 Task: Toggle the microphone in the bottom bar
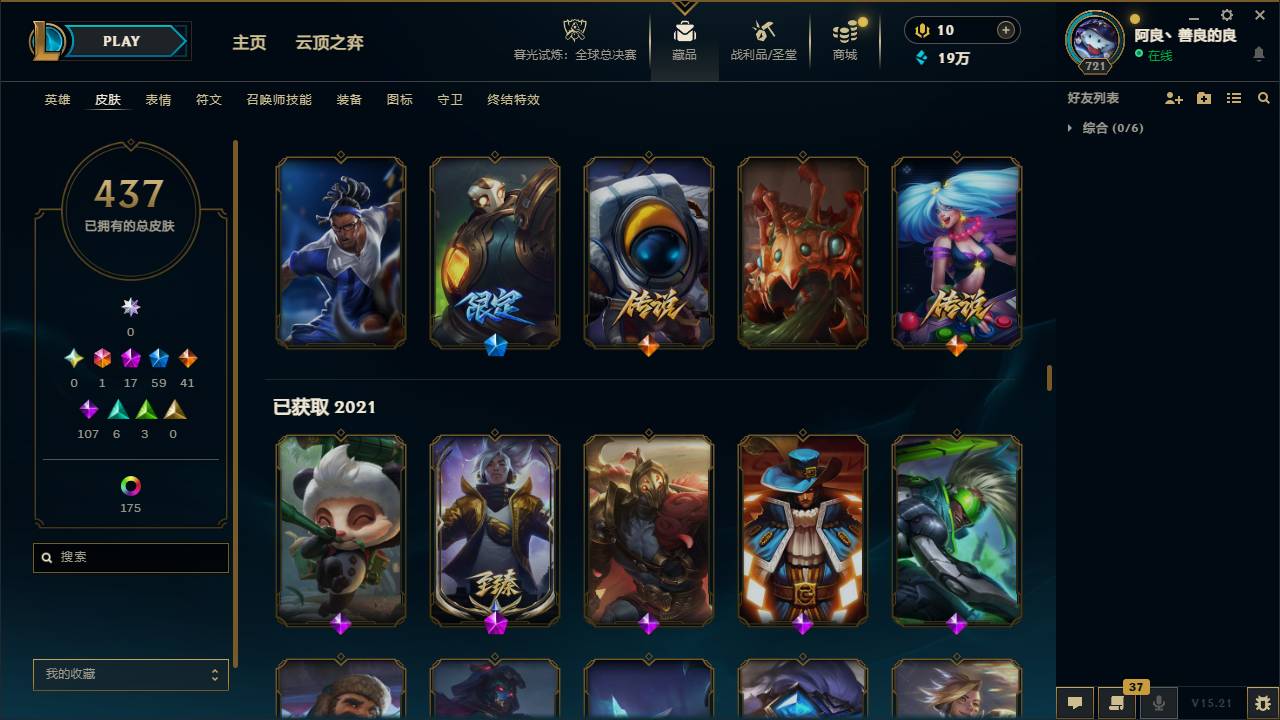point(1160,703)
